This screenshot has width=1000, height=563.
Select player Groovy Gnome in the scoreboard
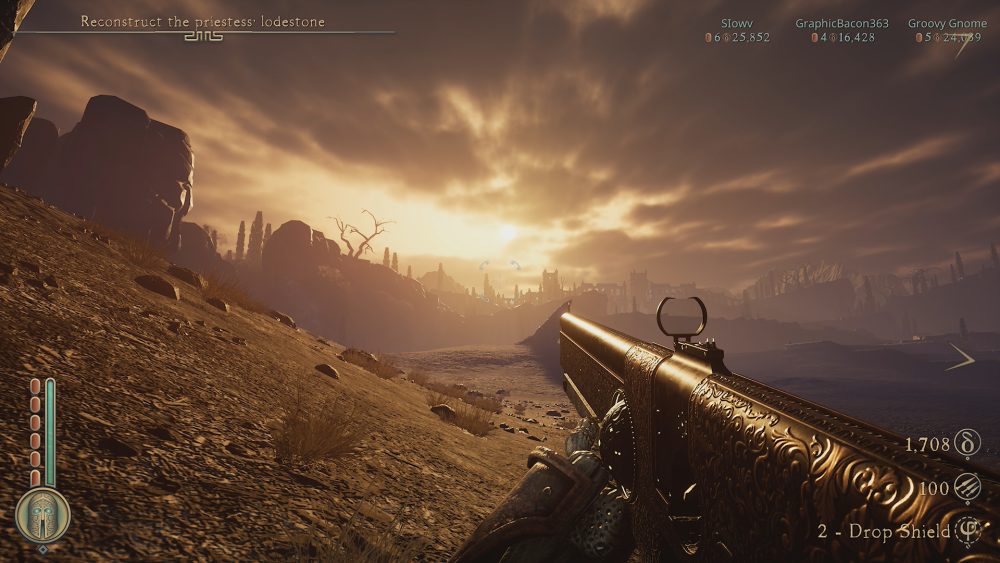click(947, 23)
